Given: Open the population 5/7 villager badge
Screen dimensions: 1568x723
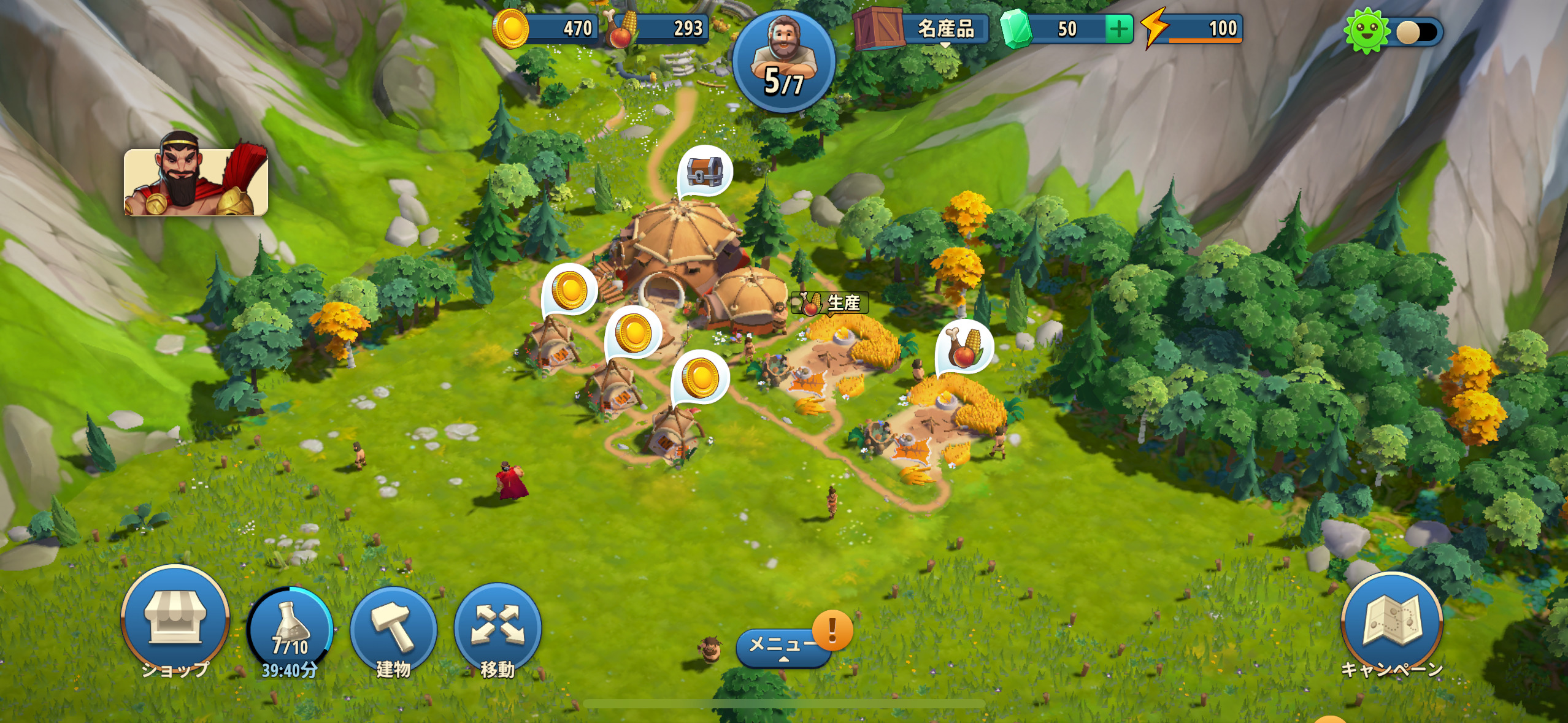Looking at the screenshot, I should tap(783, 61).
